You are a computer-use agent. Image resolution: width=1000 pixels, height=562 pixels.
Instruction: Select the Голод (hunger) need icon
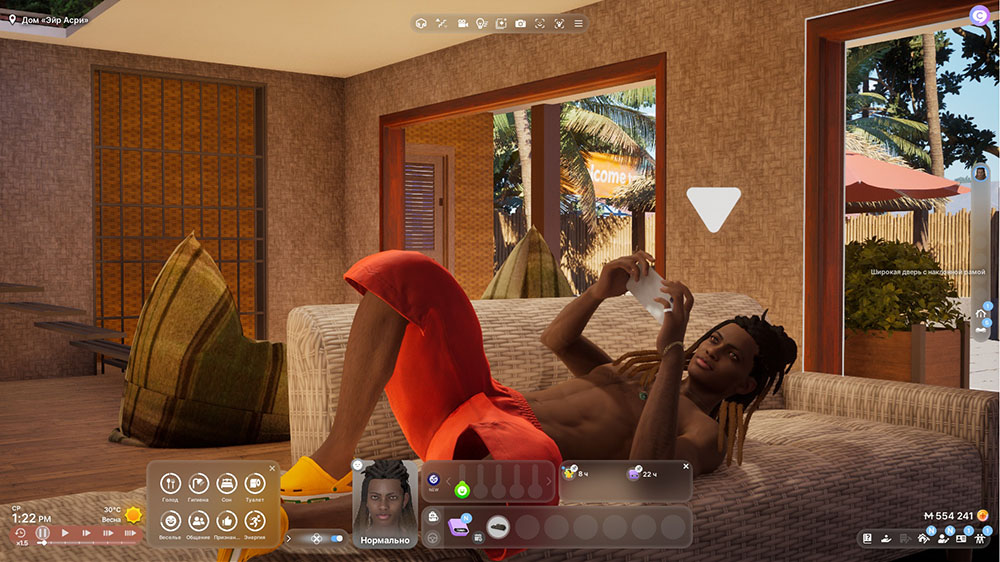[x=170, y=485]
